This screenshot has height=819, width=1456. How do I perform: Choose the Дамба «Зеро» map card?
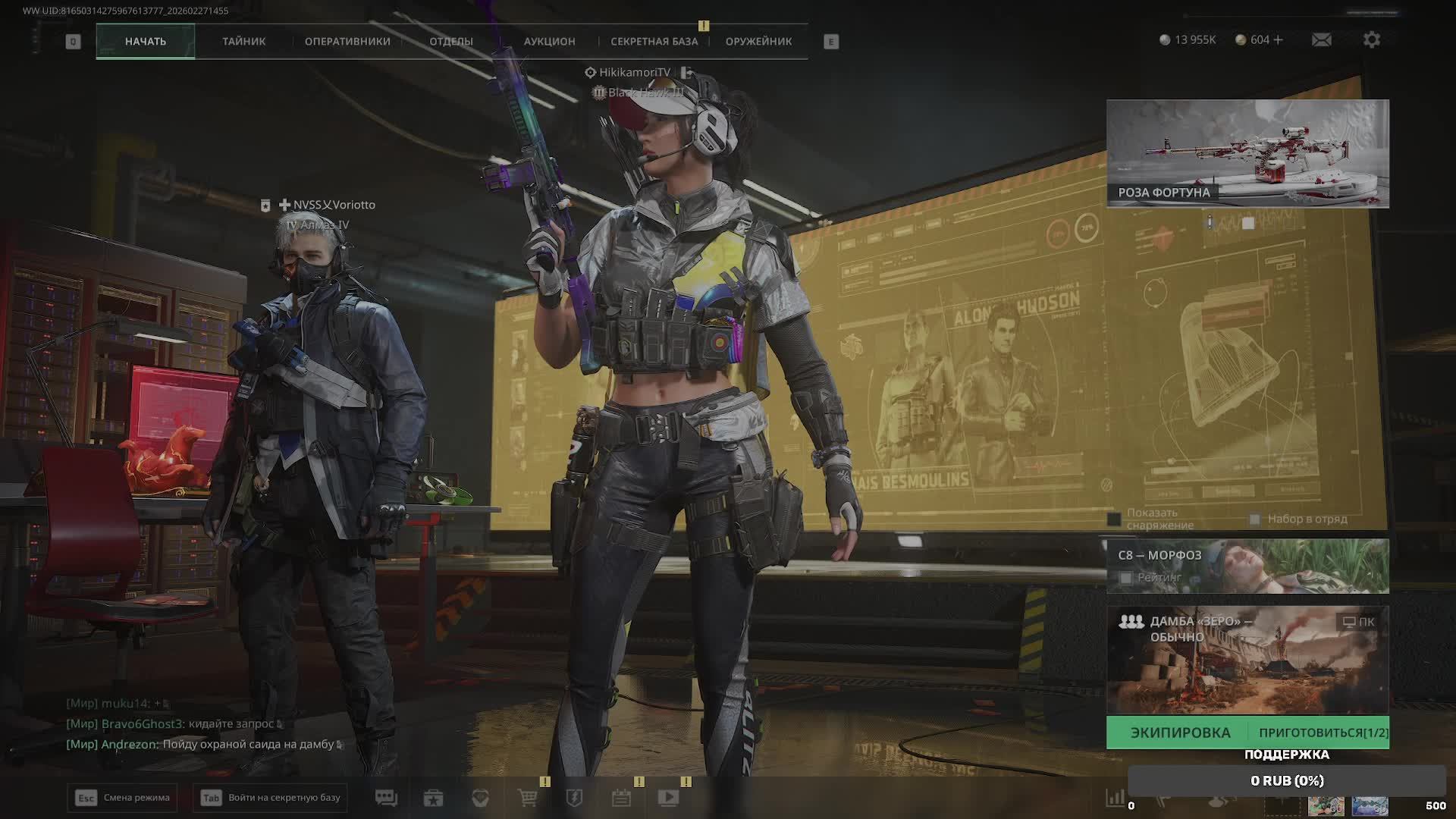1247,660
